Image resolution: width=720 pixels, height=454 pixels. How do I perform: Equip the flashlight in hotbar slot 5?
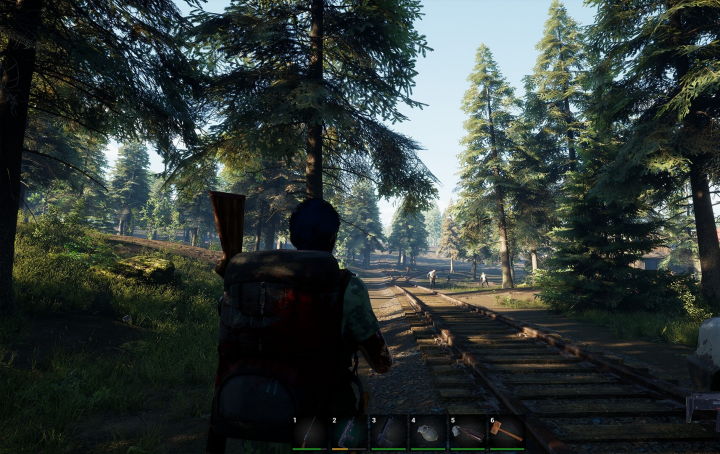tap(466, 432)
